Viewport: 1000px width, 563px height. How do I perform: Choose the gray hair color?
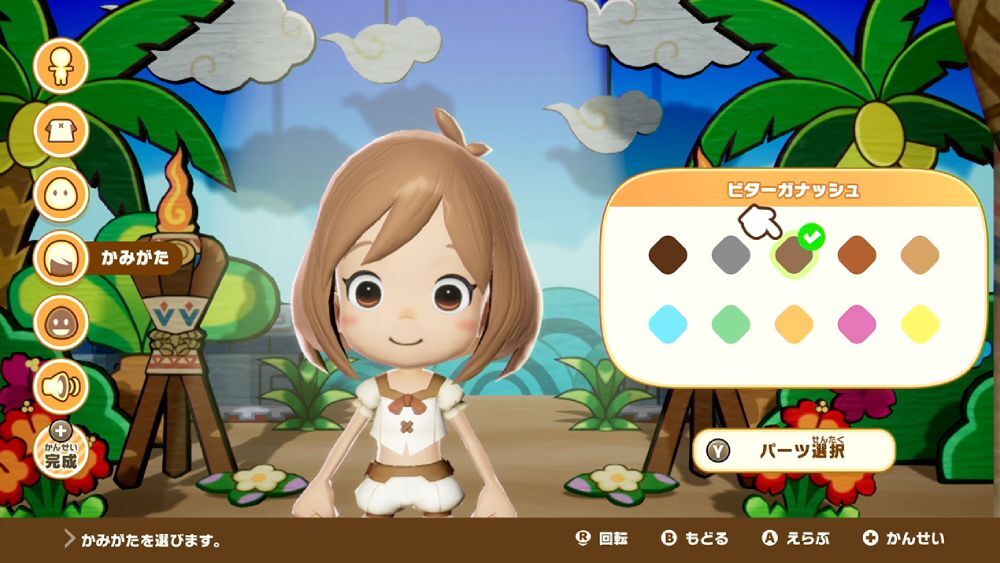pos(731,255)
